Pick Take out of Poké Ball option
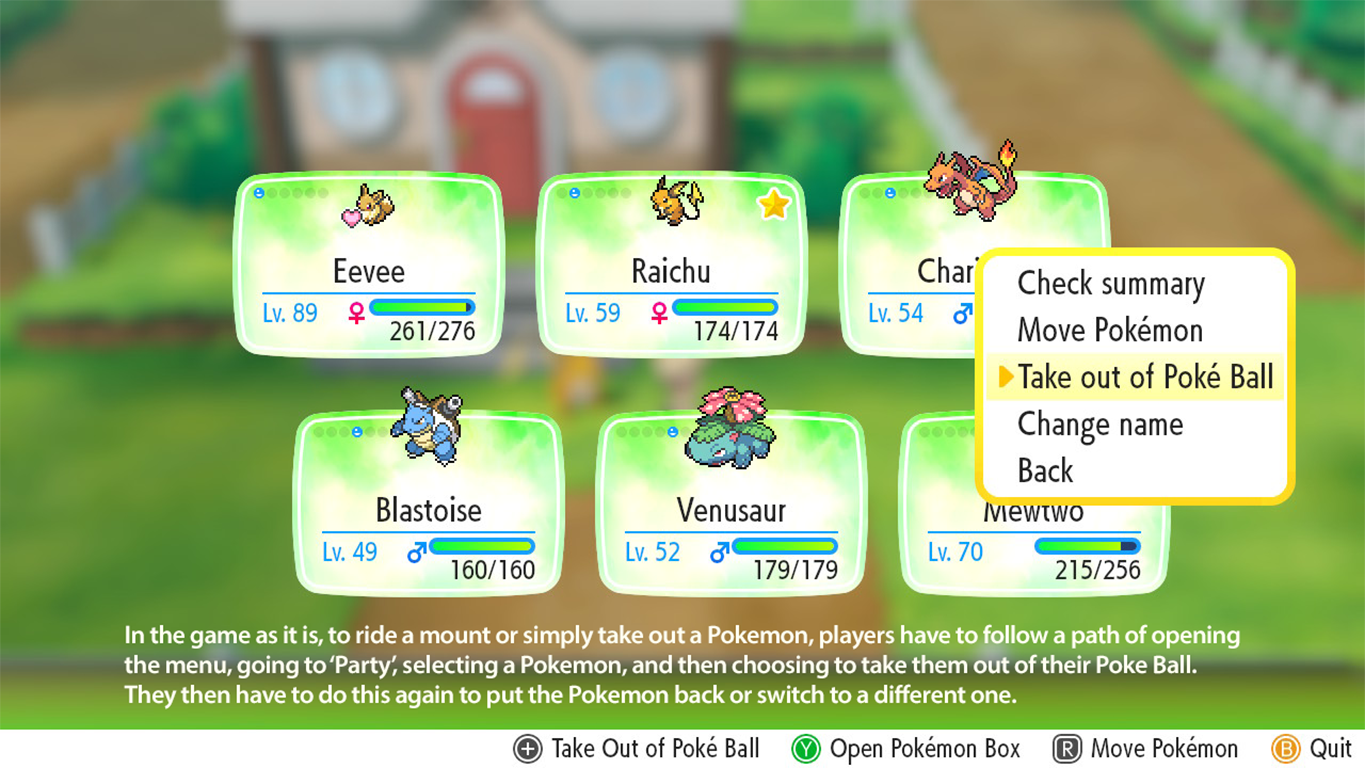Image resolution: width=1366 pixels, height=768 pixels. [x=1144, y=378]
